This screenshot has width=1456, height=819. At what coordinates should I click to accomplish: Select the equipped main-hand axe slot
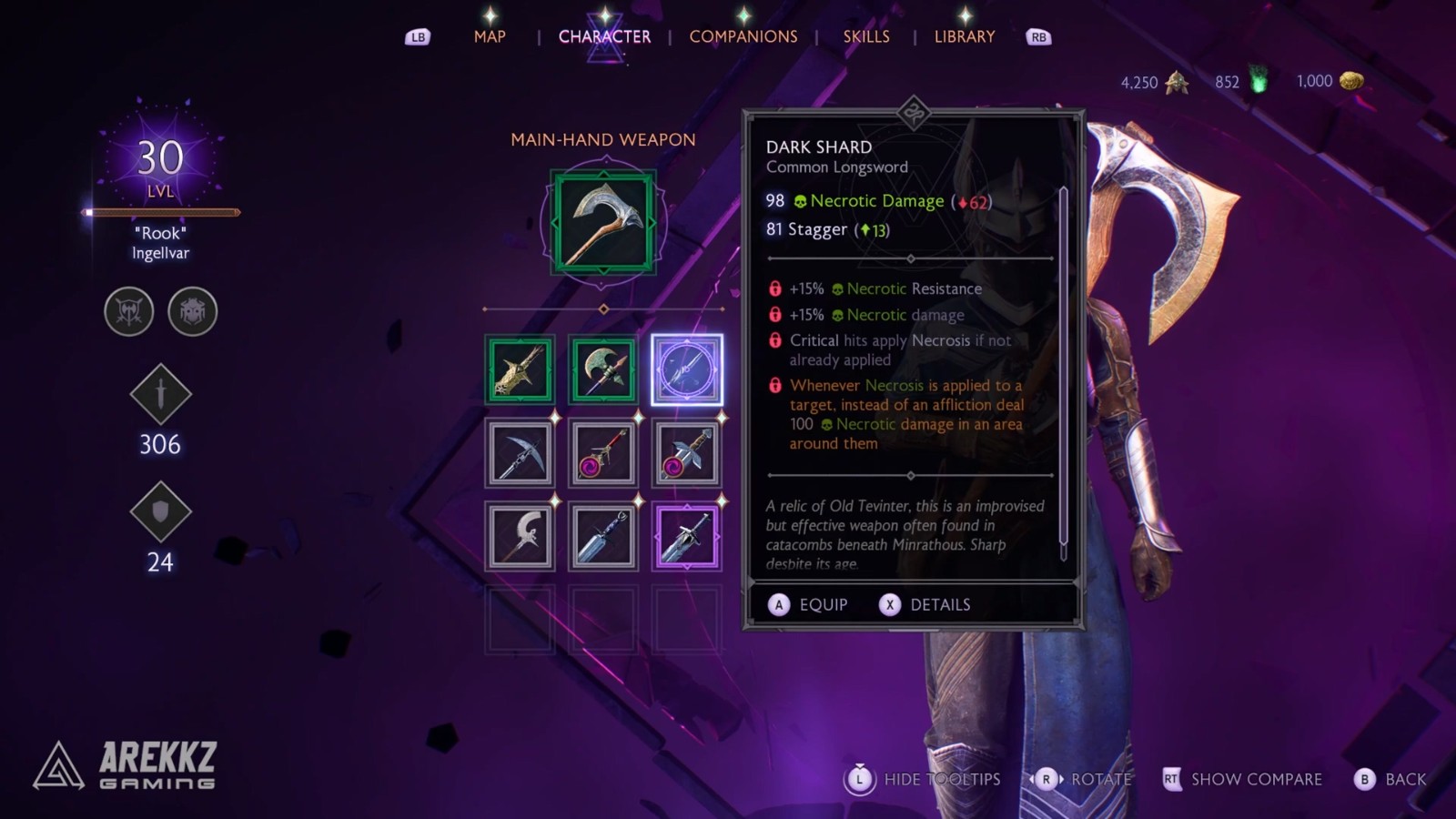pyautogui.click(x=603, y=224)
